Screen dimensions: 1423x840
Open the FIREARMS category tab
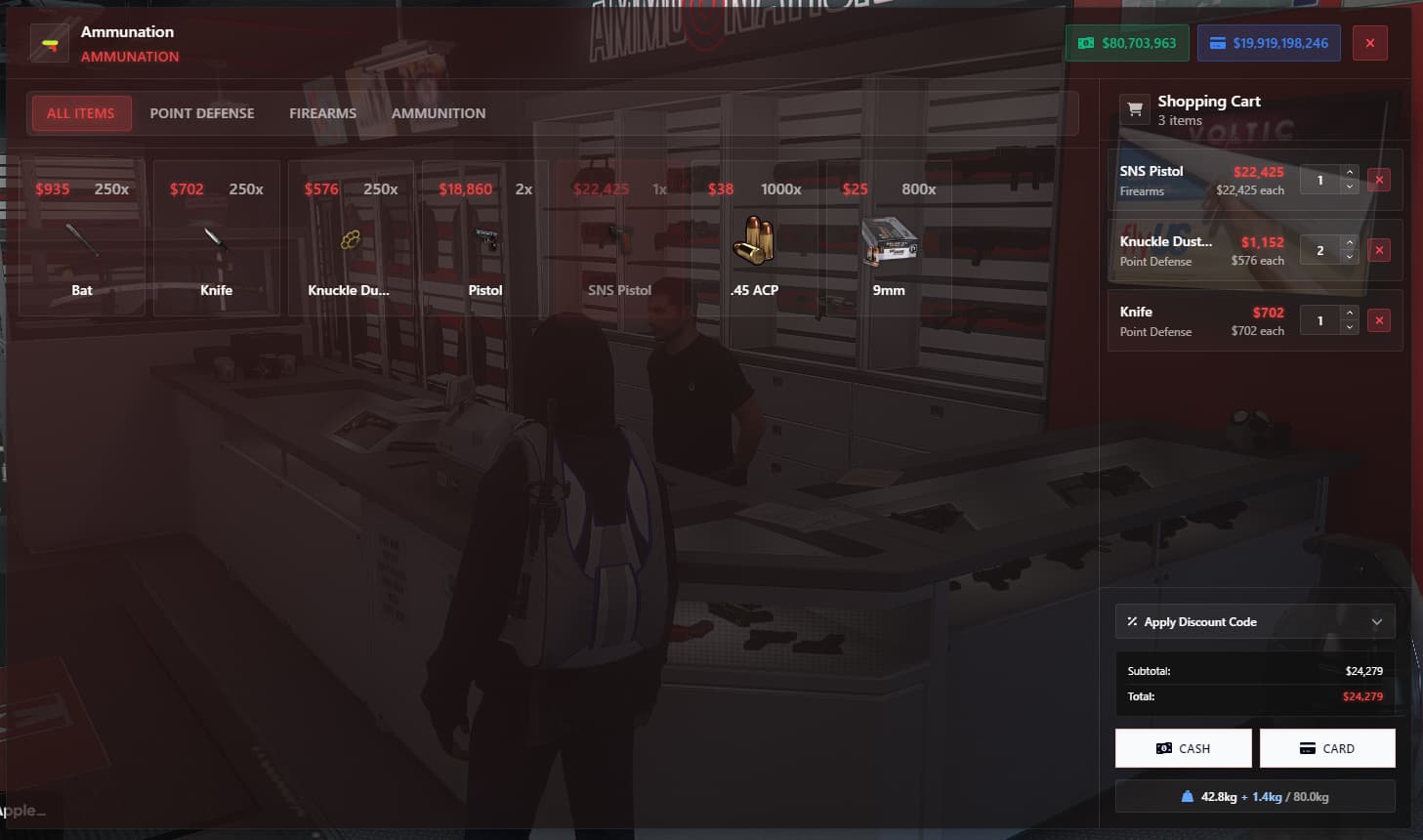[322, 112]
